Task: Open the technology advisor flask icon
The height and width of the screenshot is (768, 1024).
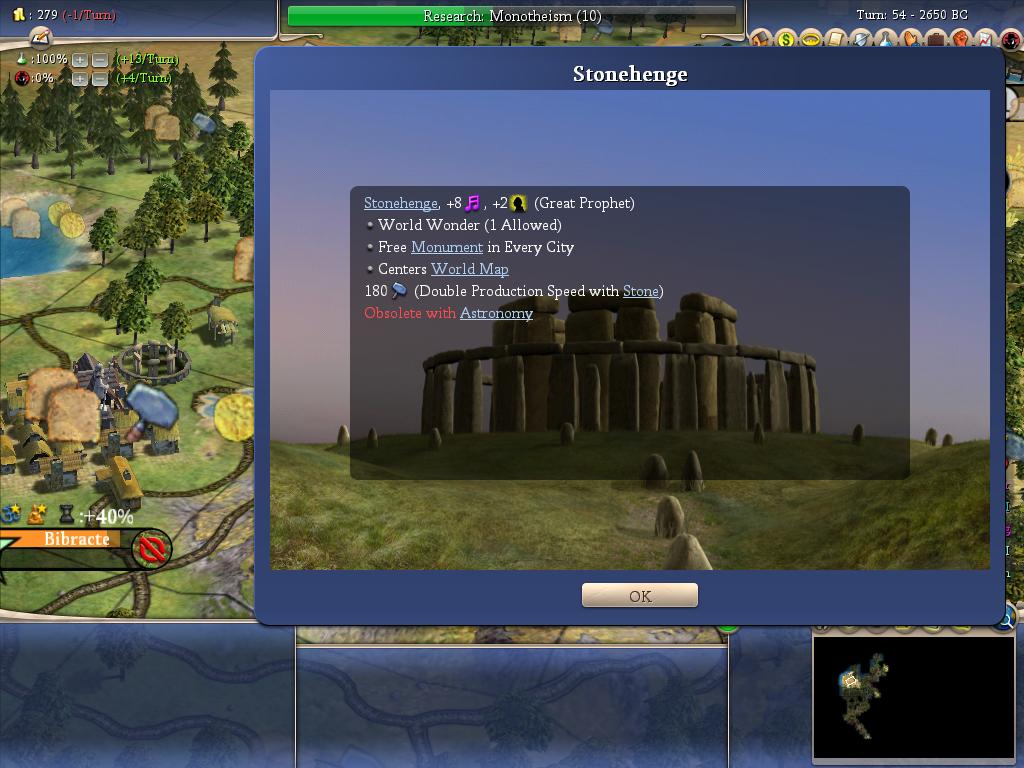Action: pyautogui.click(x=886, y=40)
